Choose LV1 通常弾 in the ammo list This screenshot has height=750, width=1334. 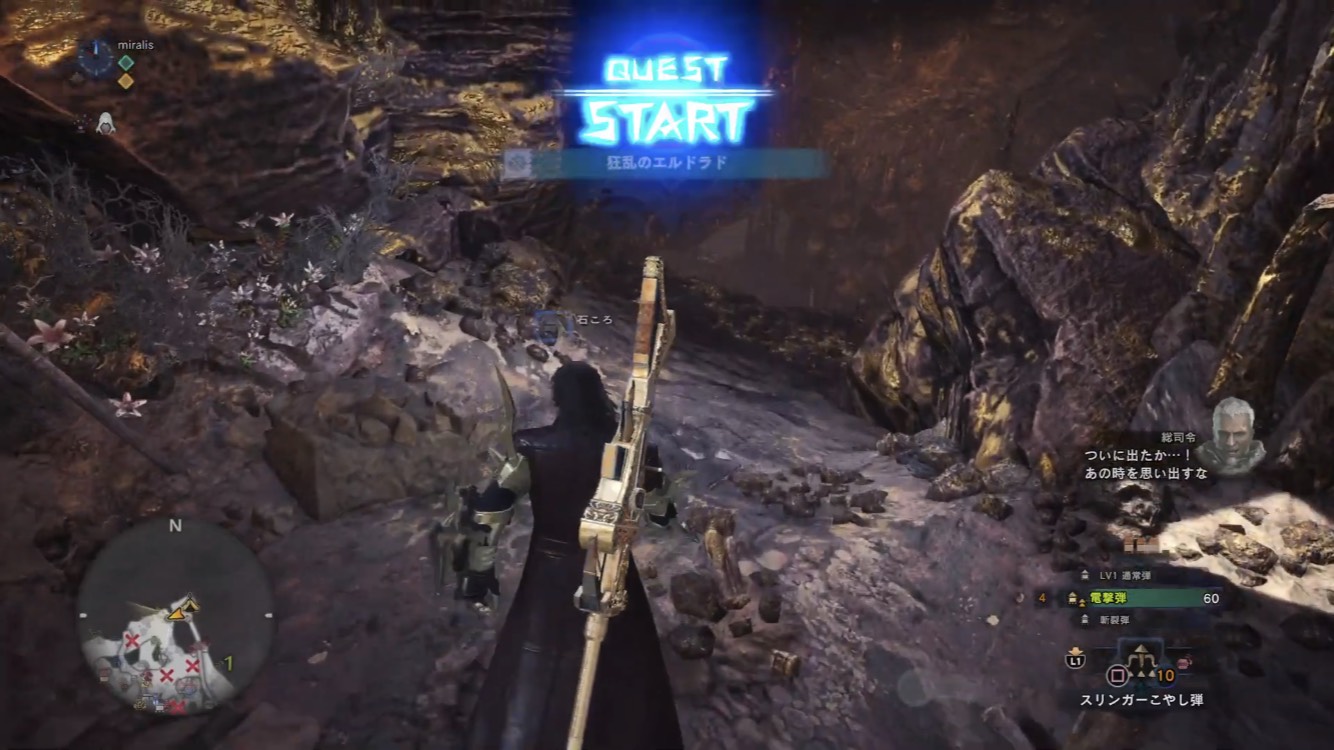(x=1126, y=576)
